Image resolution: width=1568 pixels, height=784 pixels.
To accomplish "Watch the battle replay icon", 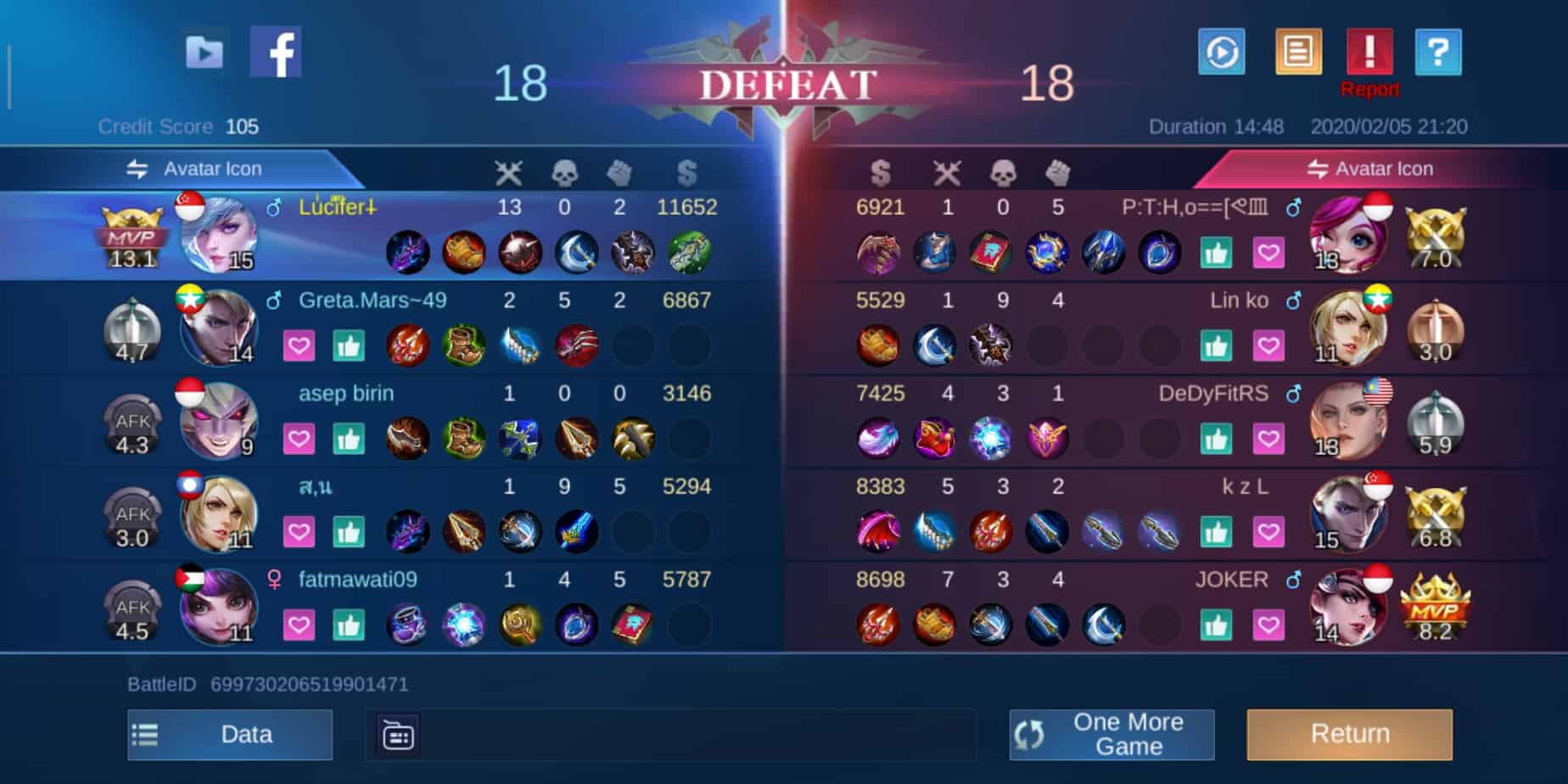I will (x=1222, y=53).
